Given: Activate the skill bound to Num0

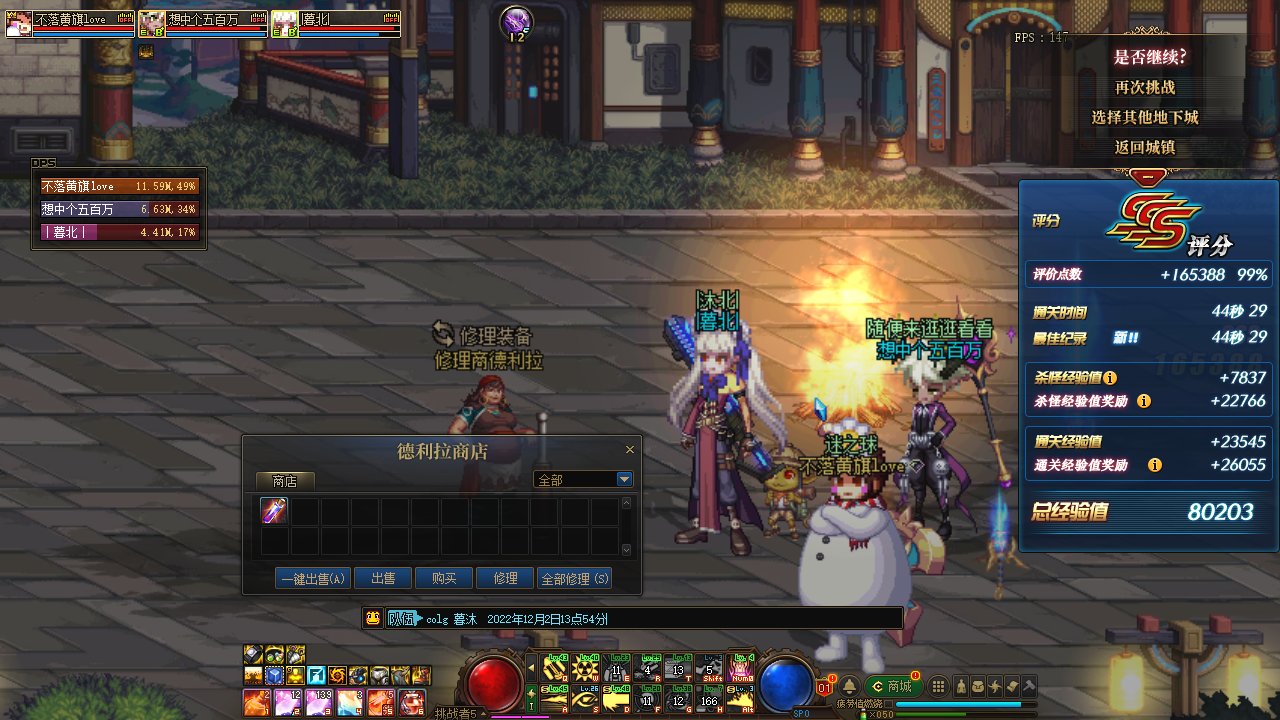Looking at the screenshot, I should click(741, 668).
